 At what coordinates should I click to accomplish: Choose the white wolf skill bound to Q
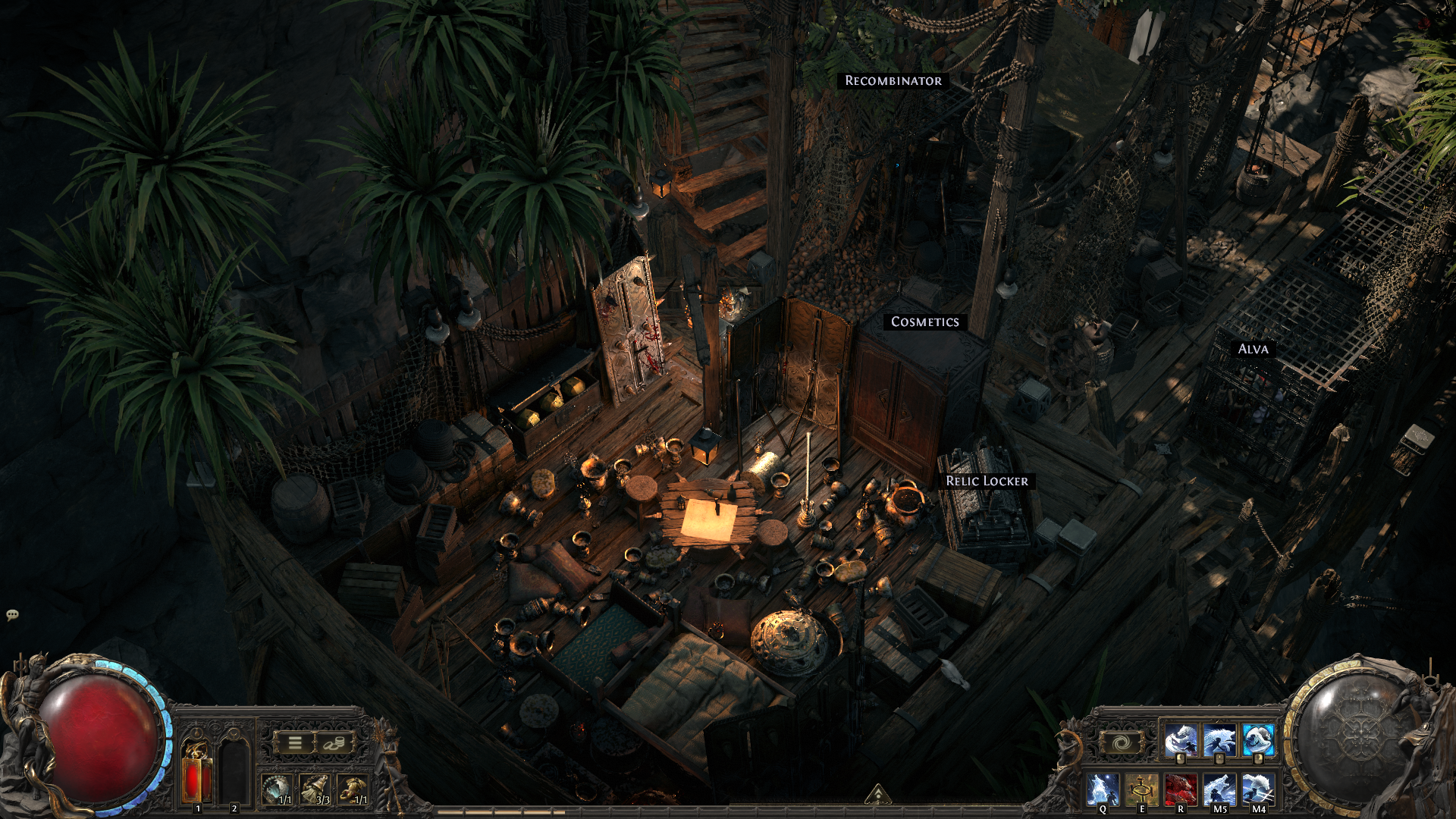(x=1102, y=789)
